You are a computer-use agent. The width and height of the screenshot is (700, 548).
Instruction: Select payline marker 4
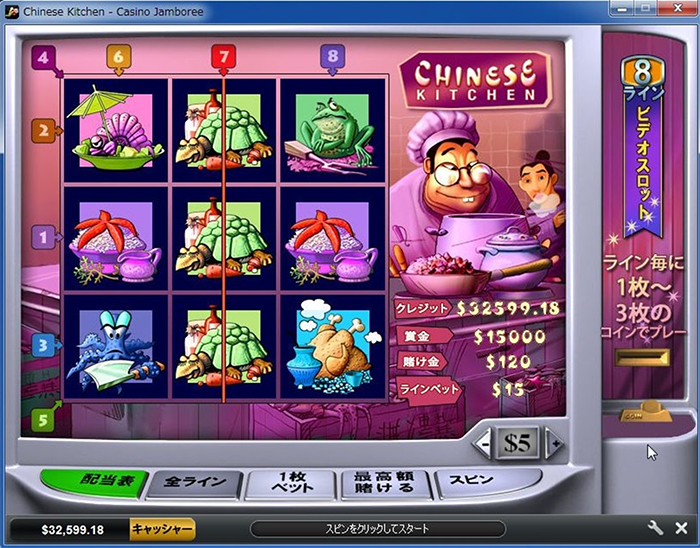42,57
